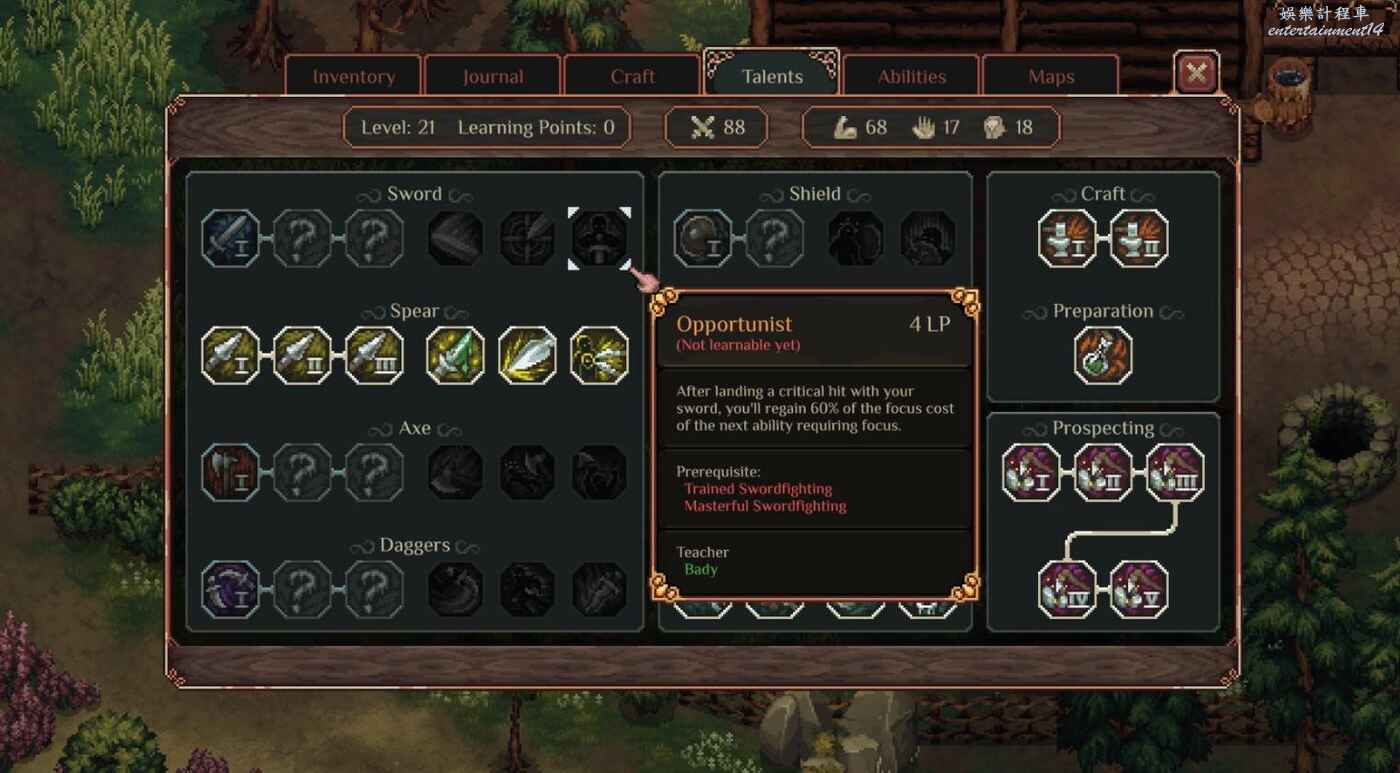
Task: Choose the Spear tier I talent
Action: (231, 355)
